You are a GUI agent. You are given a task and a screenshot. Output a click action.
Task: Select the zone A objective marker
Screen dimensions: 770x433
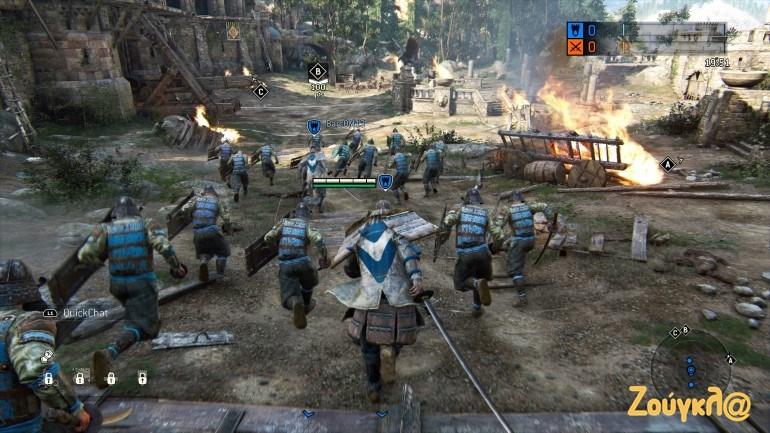click(x=667, y=164)
